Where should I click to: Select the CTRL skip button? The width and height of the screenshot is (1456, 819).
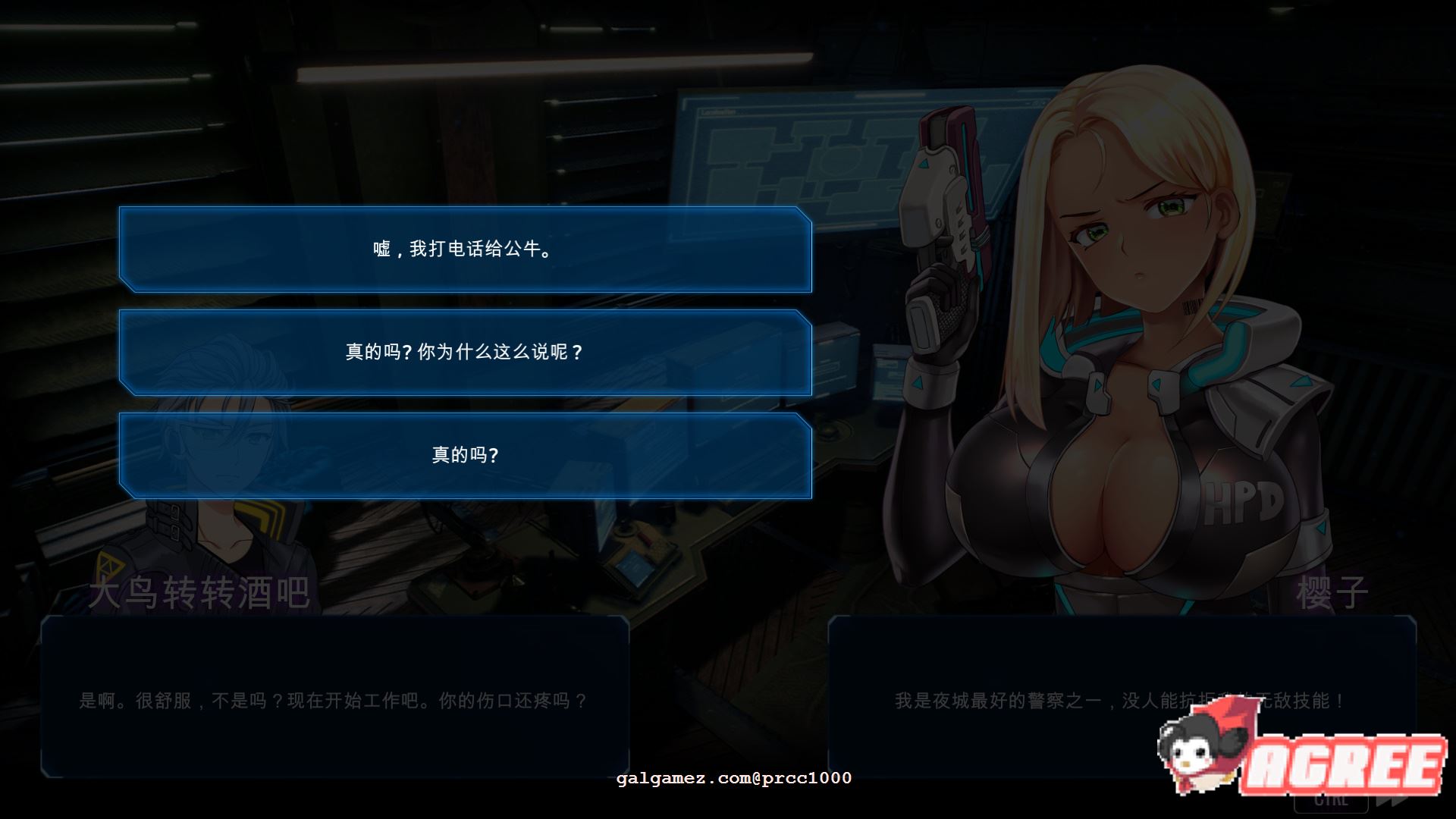[x=1331, y=804]
